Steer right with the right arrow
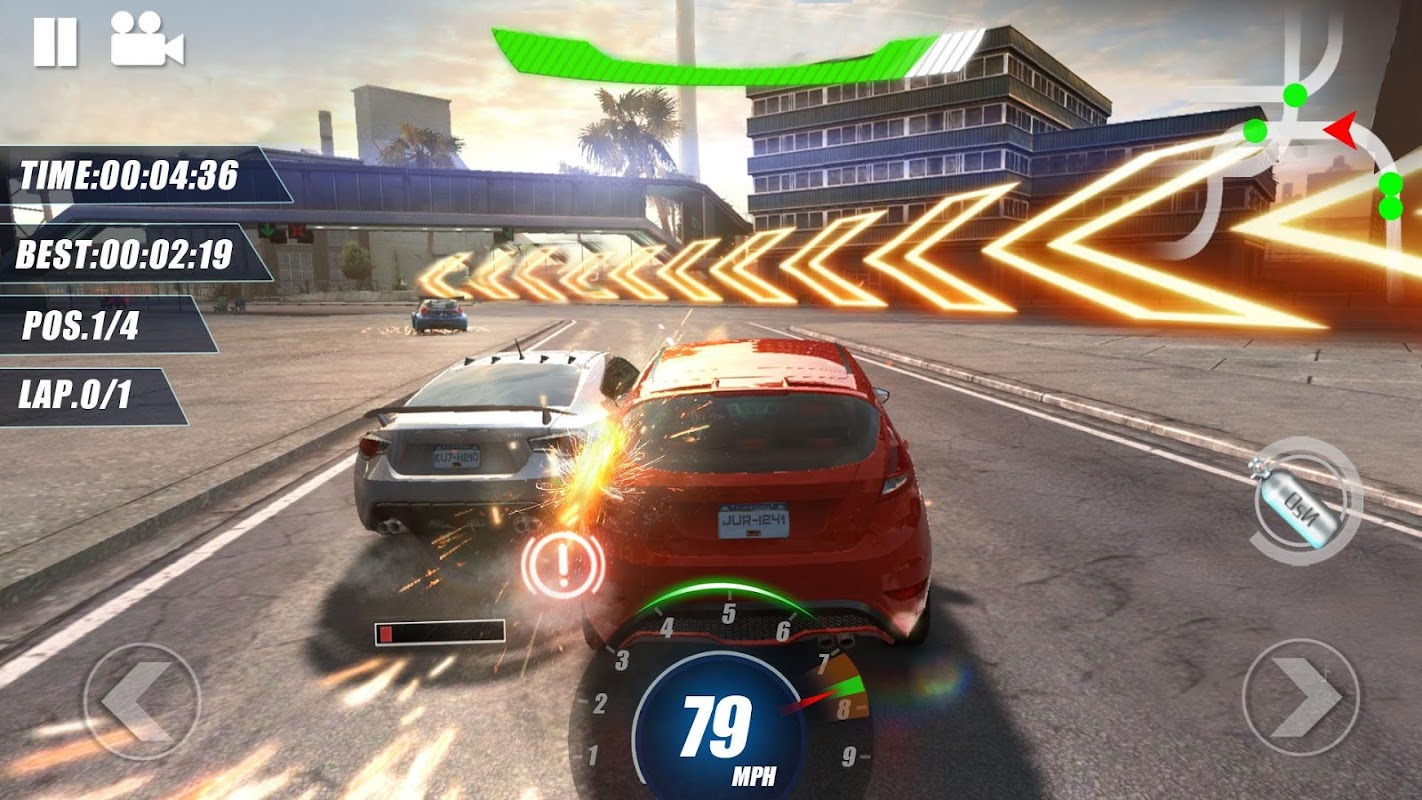 coord(1301,697)
